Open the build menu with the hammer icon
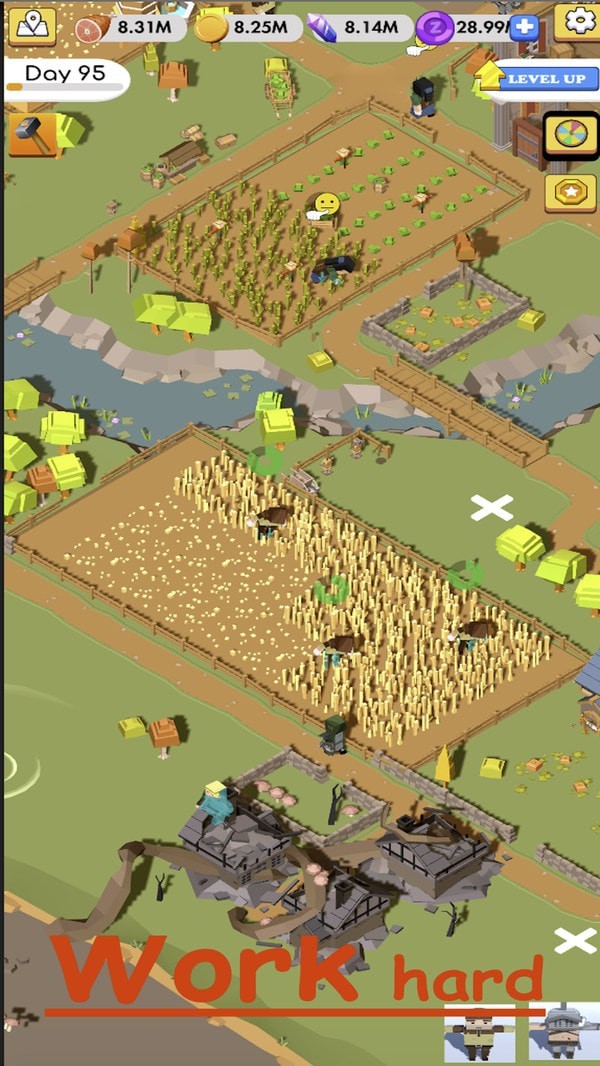600x1066 pixels. point(33,134)
